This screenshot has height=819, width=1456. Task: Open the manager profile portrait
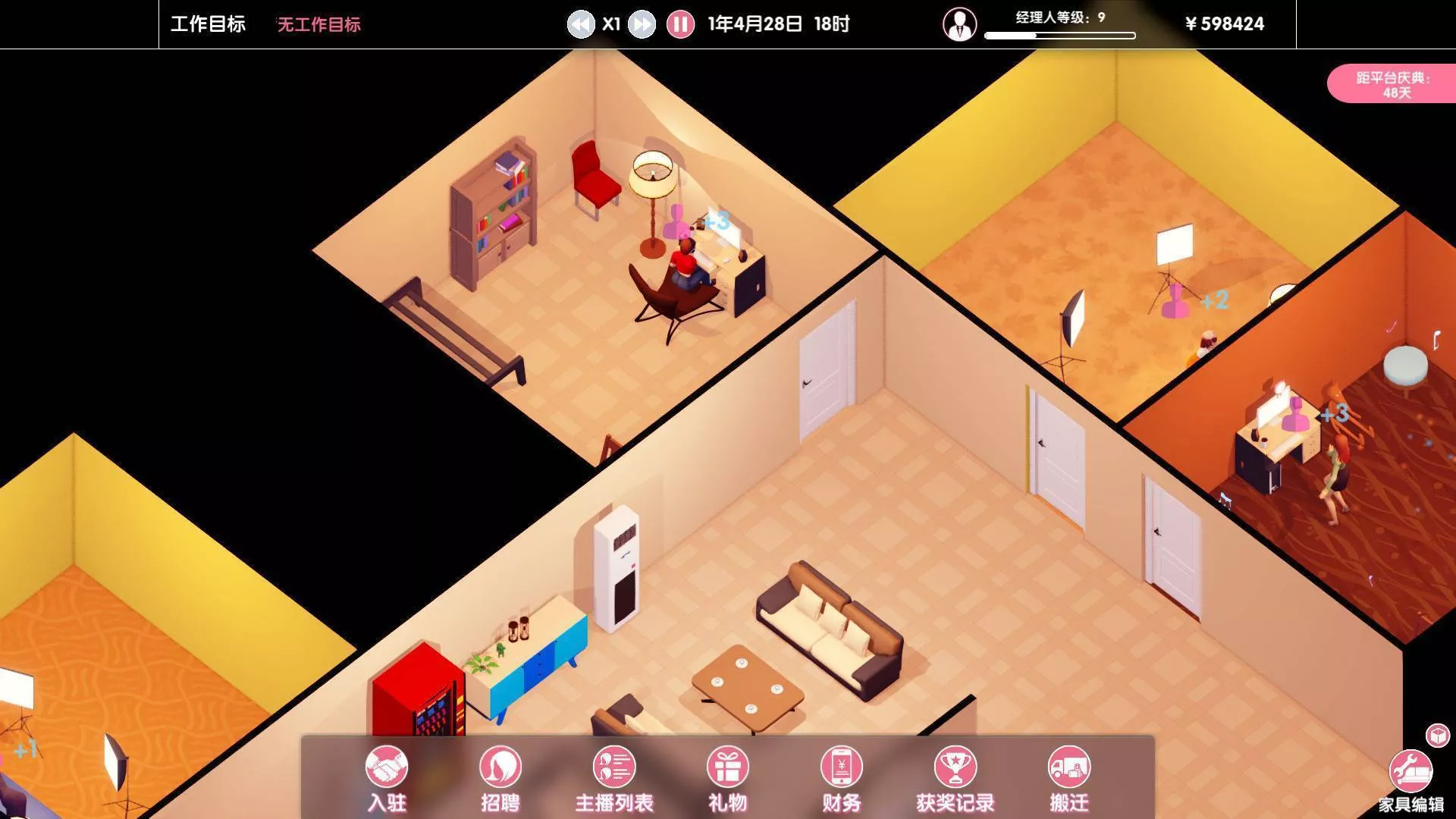pyautogui.click(x=959, y=24)
